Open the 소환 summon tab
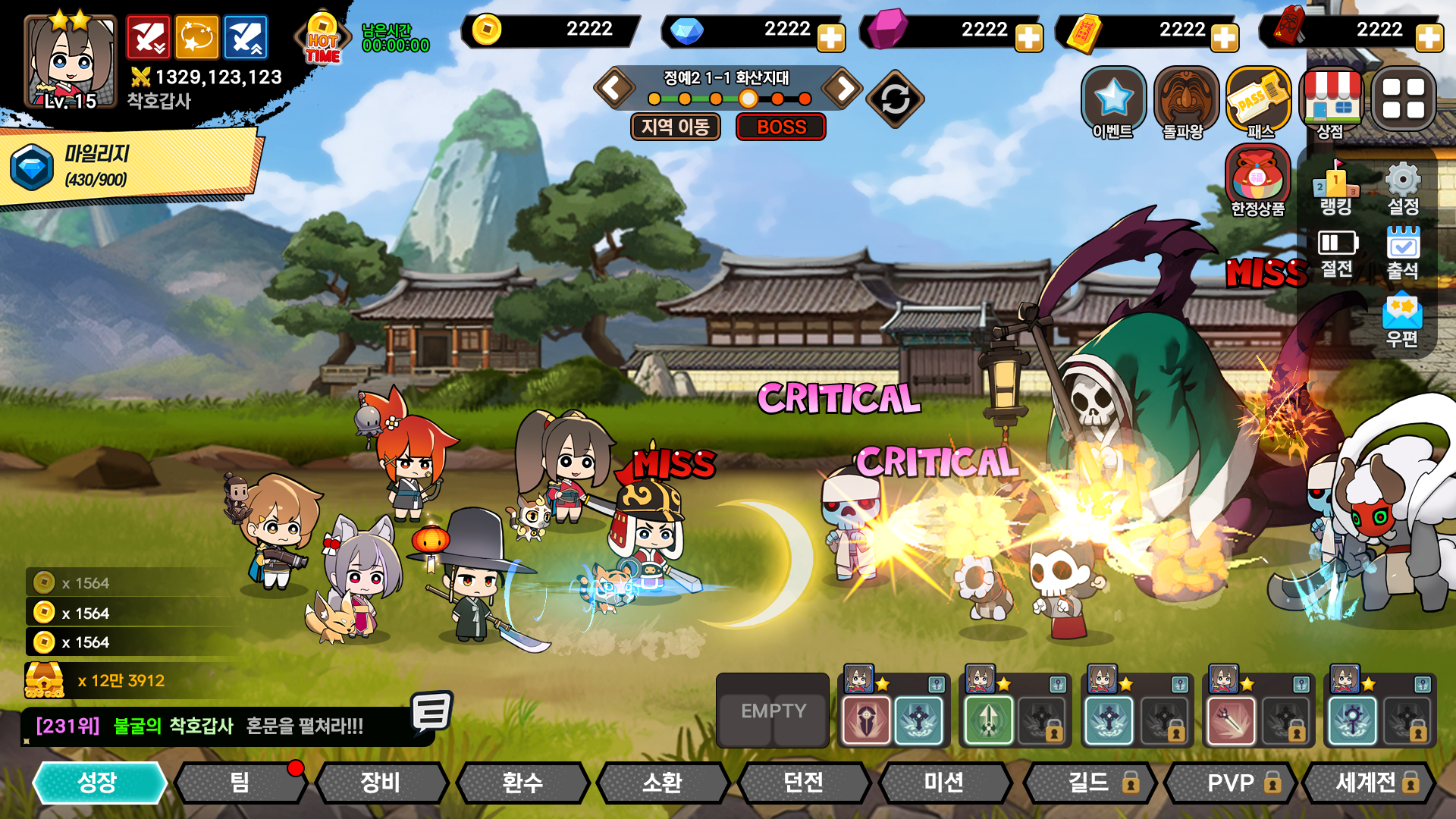Viewport: 1456px width, 819px height. [662, 783]
